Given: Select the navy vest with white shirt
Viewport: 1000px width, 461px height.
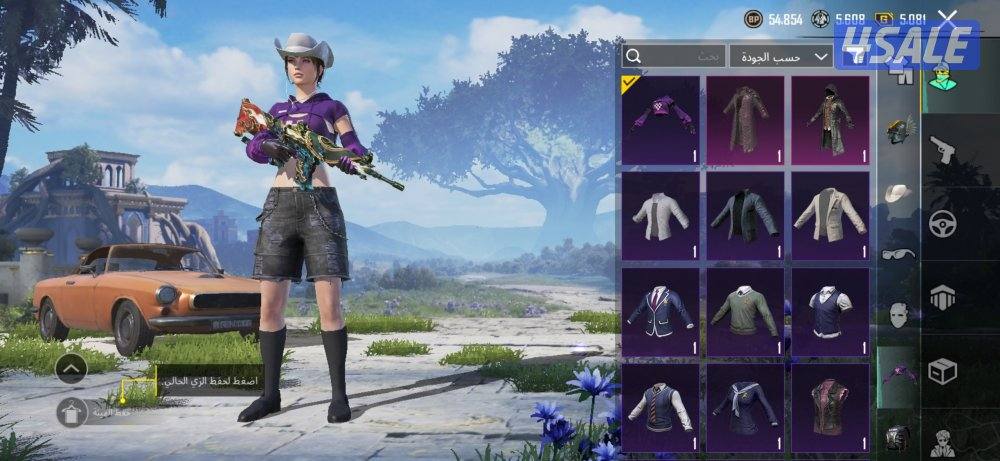Looking at the screenshot, I should pos(830,311).
